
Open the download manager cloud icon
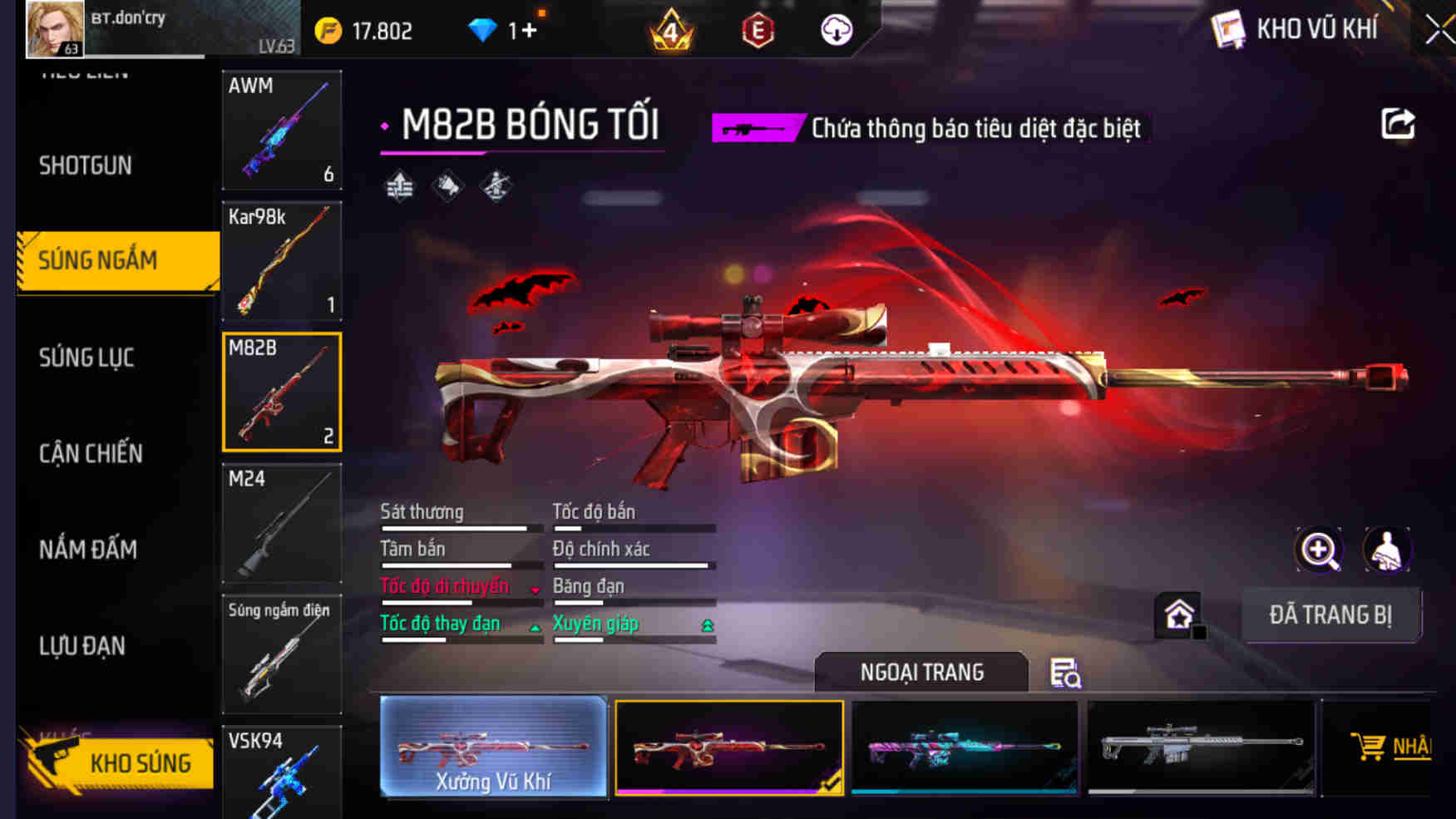click(x=834, y=29)
